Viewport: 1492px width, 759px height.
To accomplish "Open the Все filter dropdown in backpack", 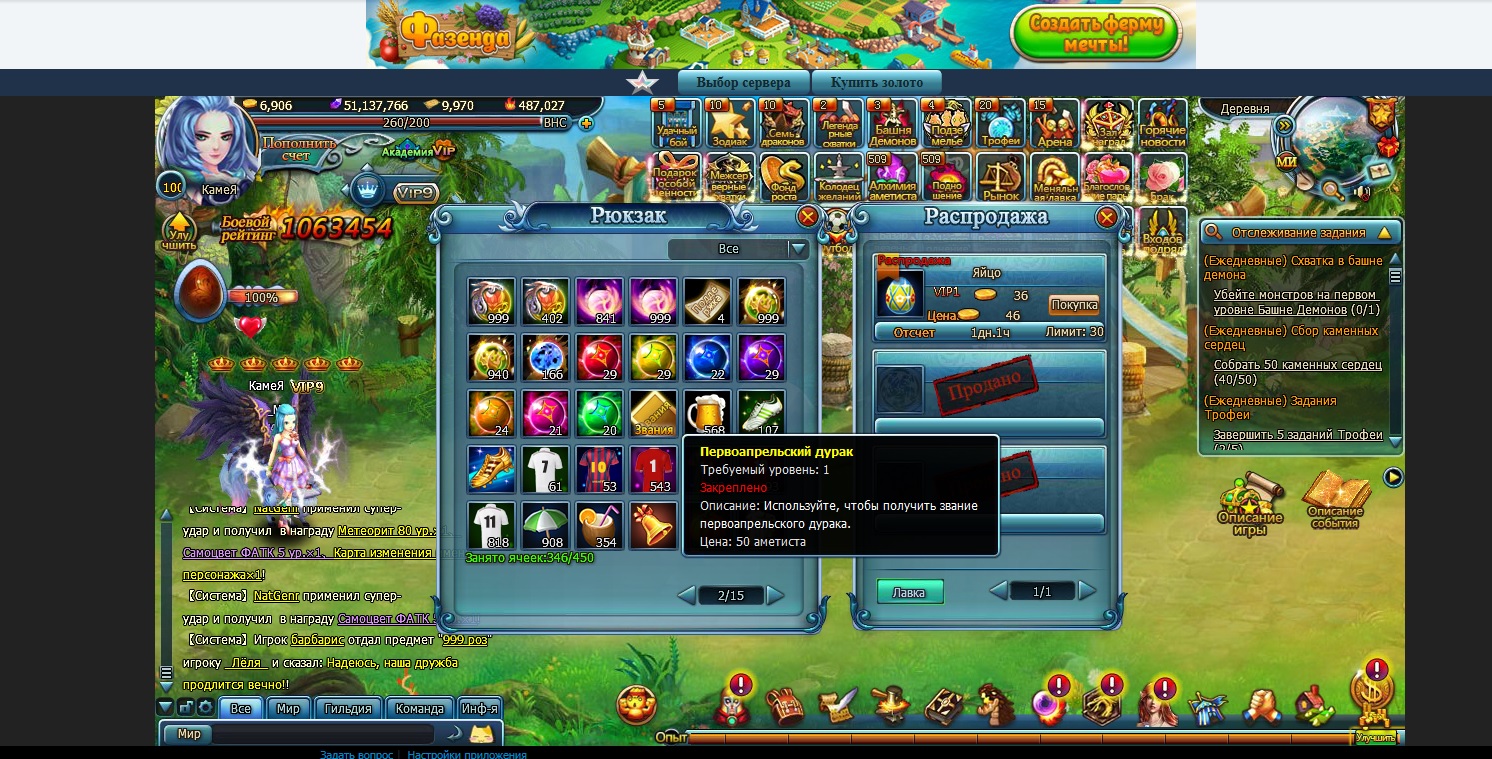I will coord(797,249).
